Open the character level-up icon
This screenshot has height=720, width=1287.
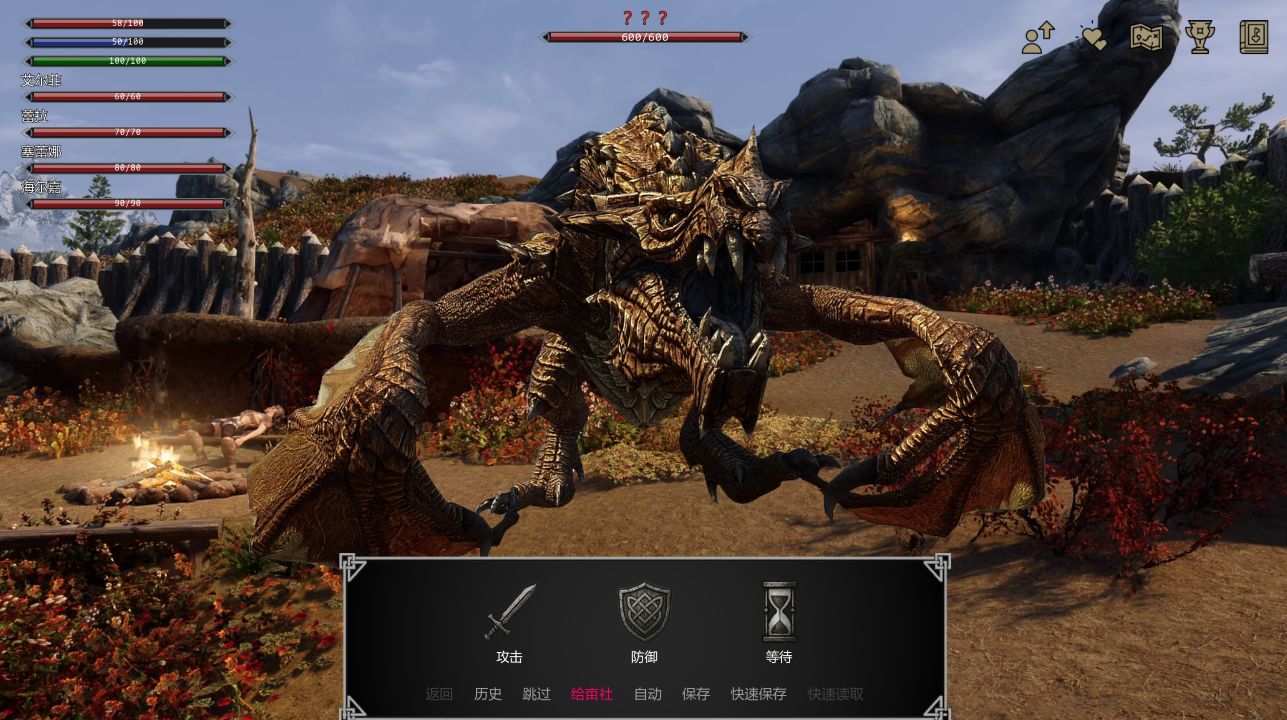coord(1036,37)
